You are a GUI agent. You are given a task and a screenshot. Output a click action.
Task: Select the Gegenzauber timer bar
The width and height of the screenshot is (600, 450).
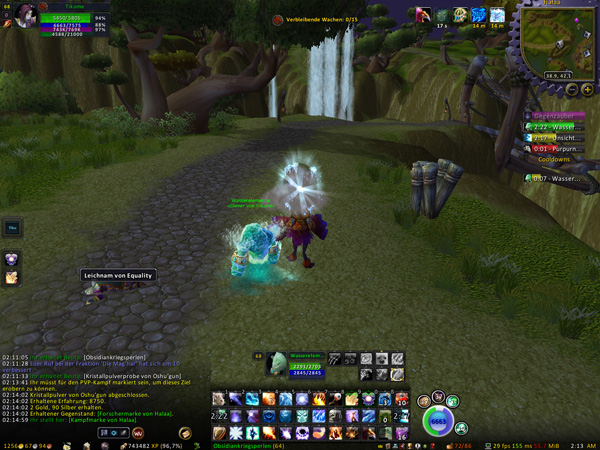tap(556, 116)
